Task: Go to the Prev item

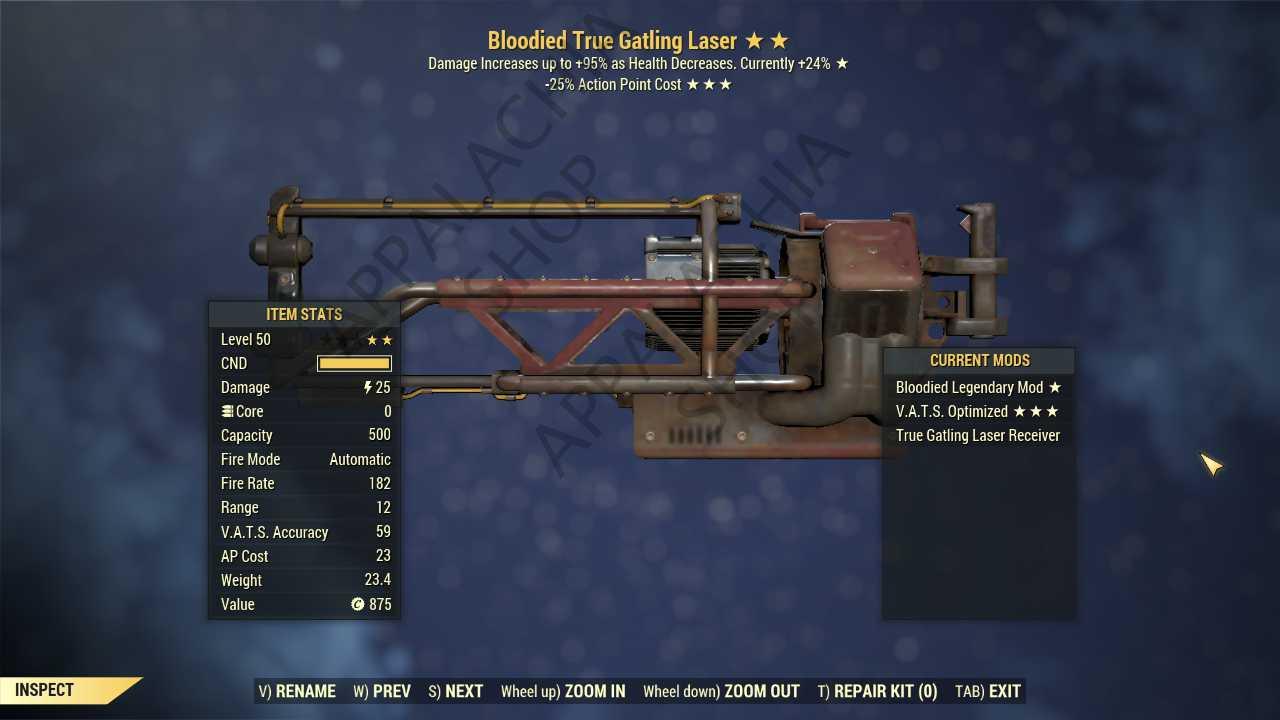Action: click(x=382, y=691)
